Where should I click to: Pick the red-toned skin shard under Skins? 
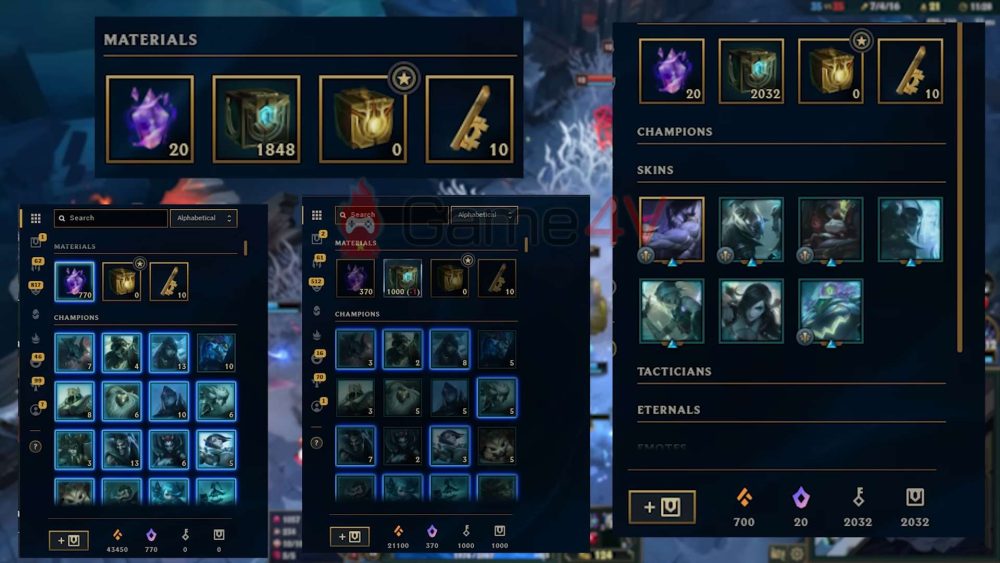click(x=830, y=229)
